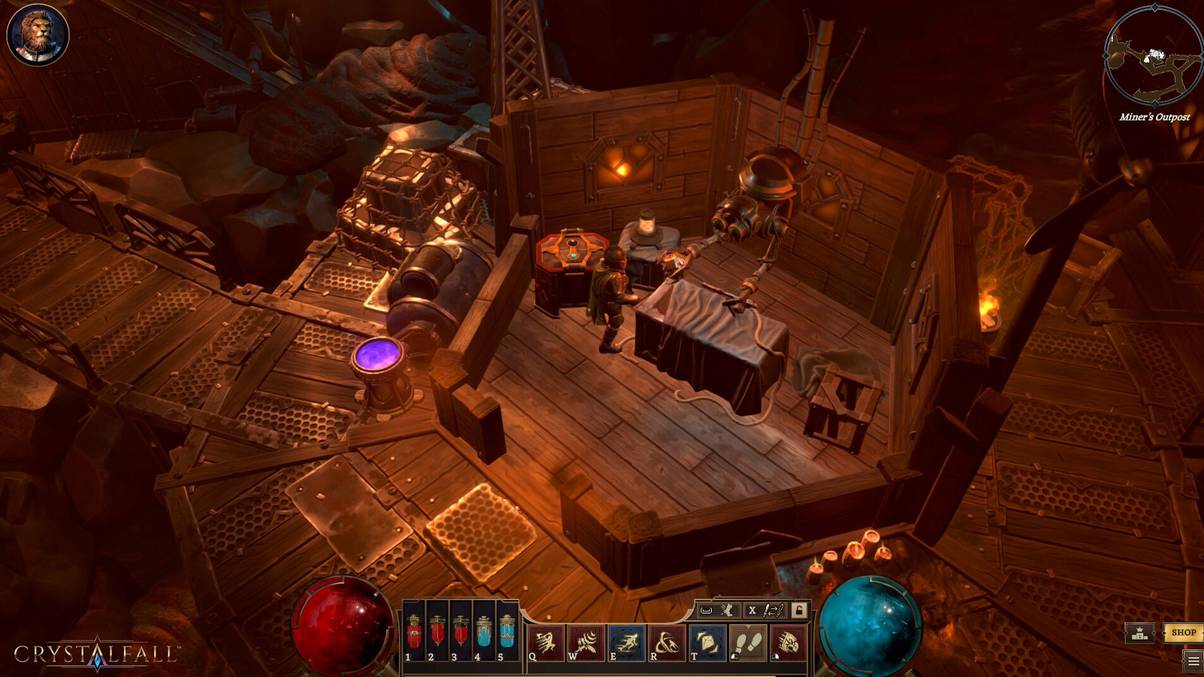Viewport: 1204px width, 677px height.
Task: Activate the W skill icon
Action: 586,643
